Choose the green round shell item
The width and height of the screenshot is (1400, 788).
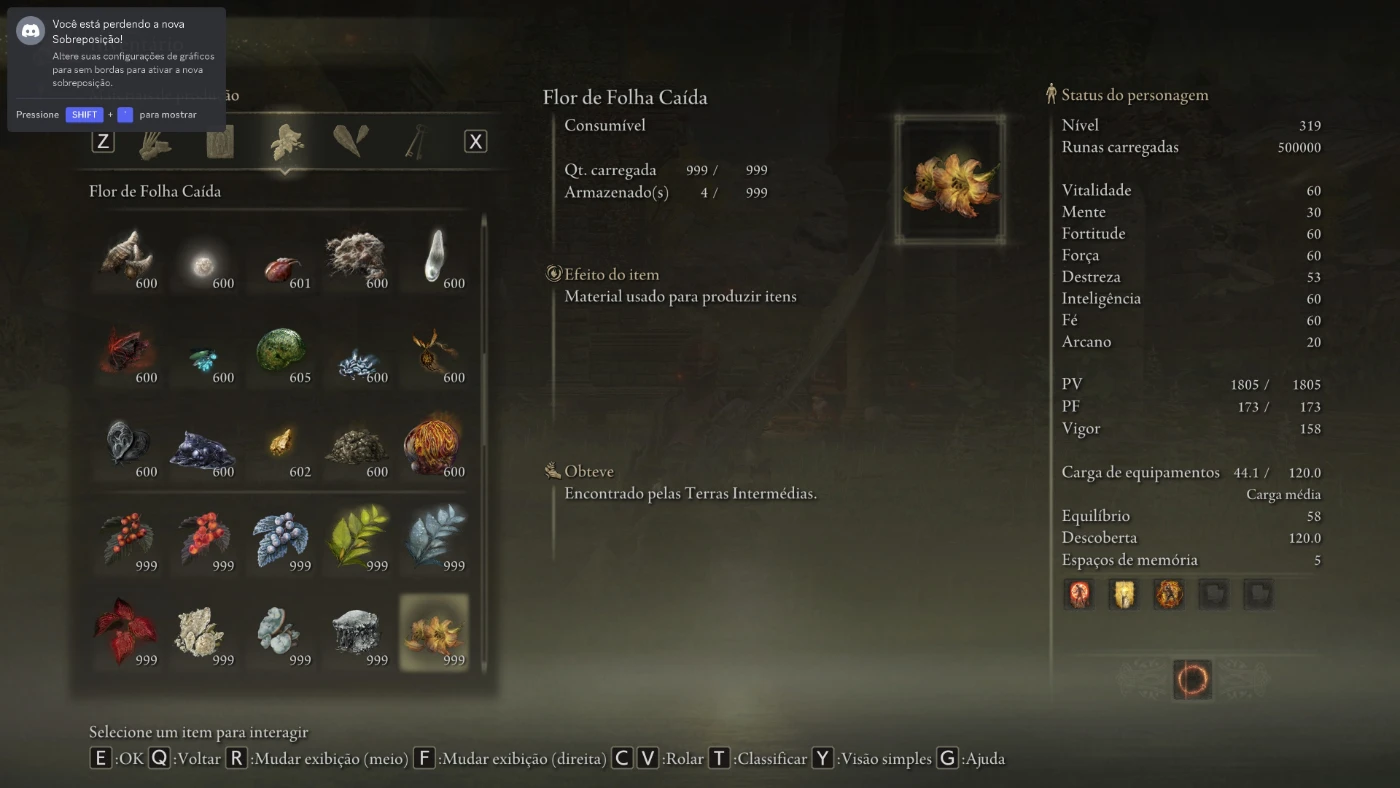point(280,350)
